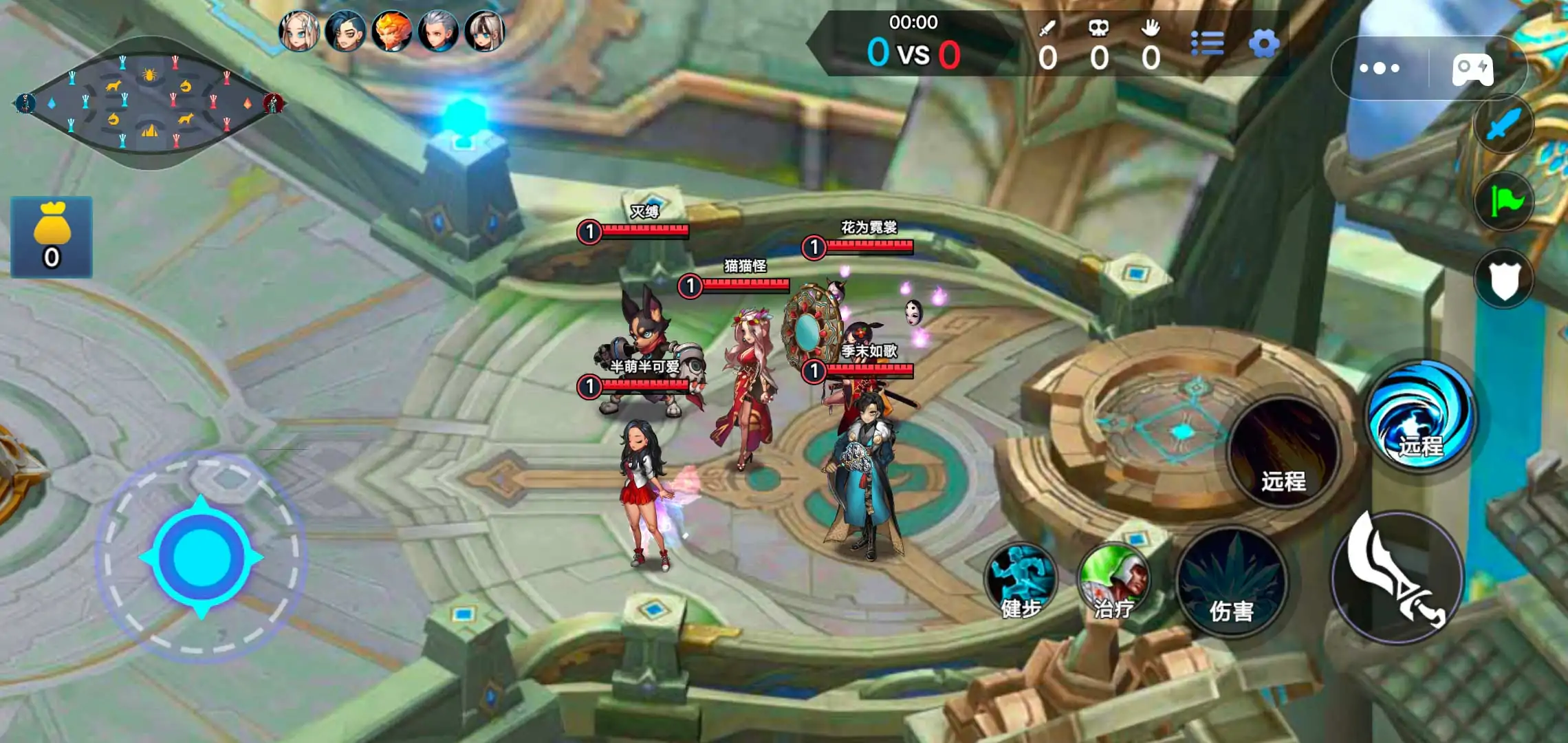Select the first teammate portrait at the top

(x=301, y=31)
